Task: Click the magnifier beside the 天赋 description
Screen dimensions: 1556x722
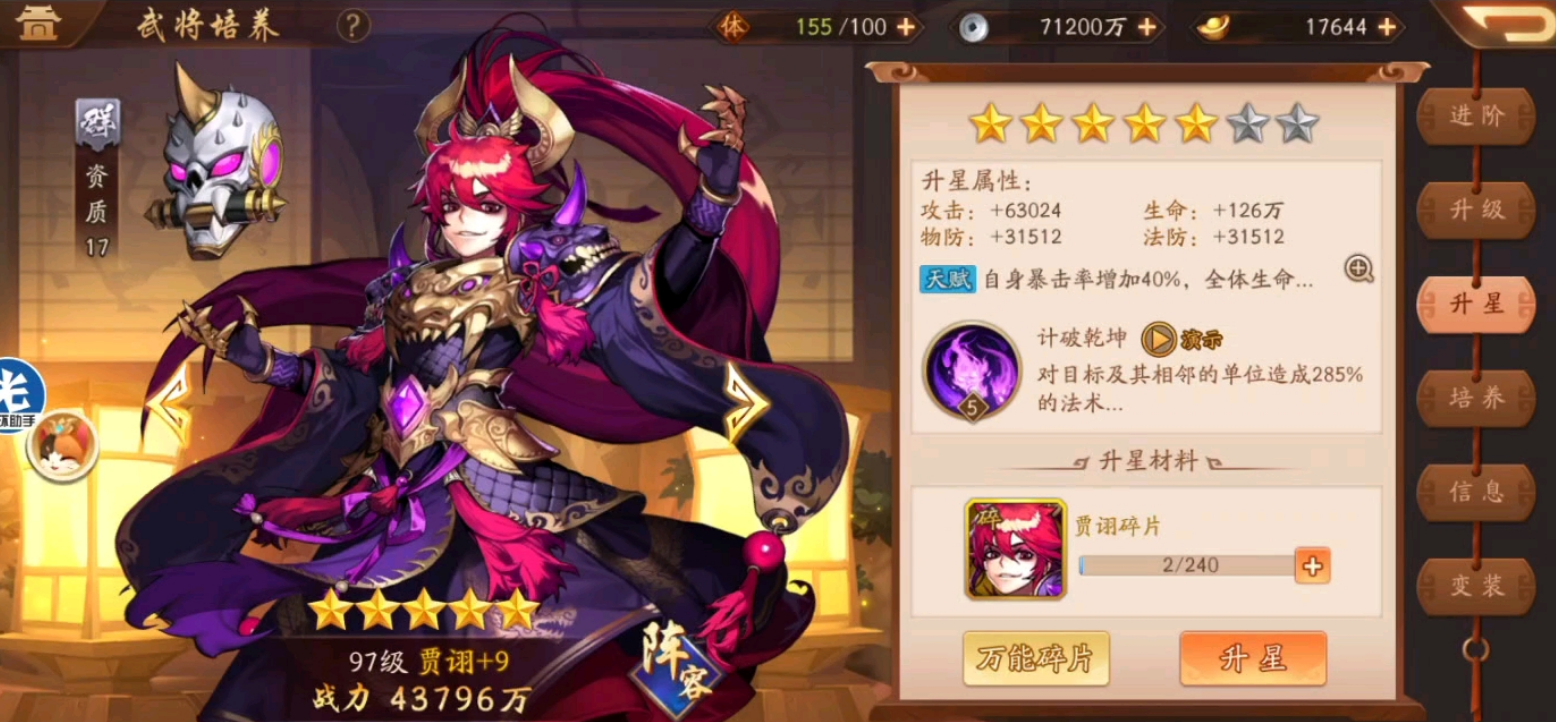Action: pyautogui.click(x=1358, y=271)
